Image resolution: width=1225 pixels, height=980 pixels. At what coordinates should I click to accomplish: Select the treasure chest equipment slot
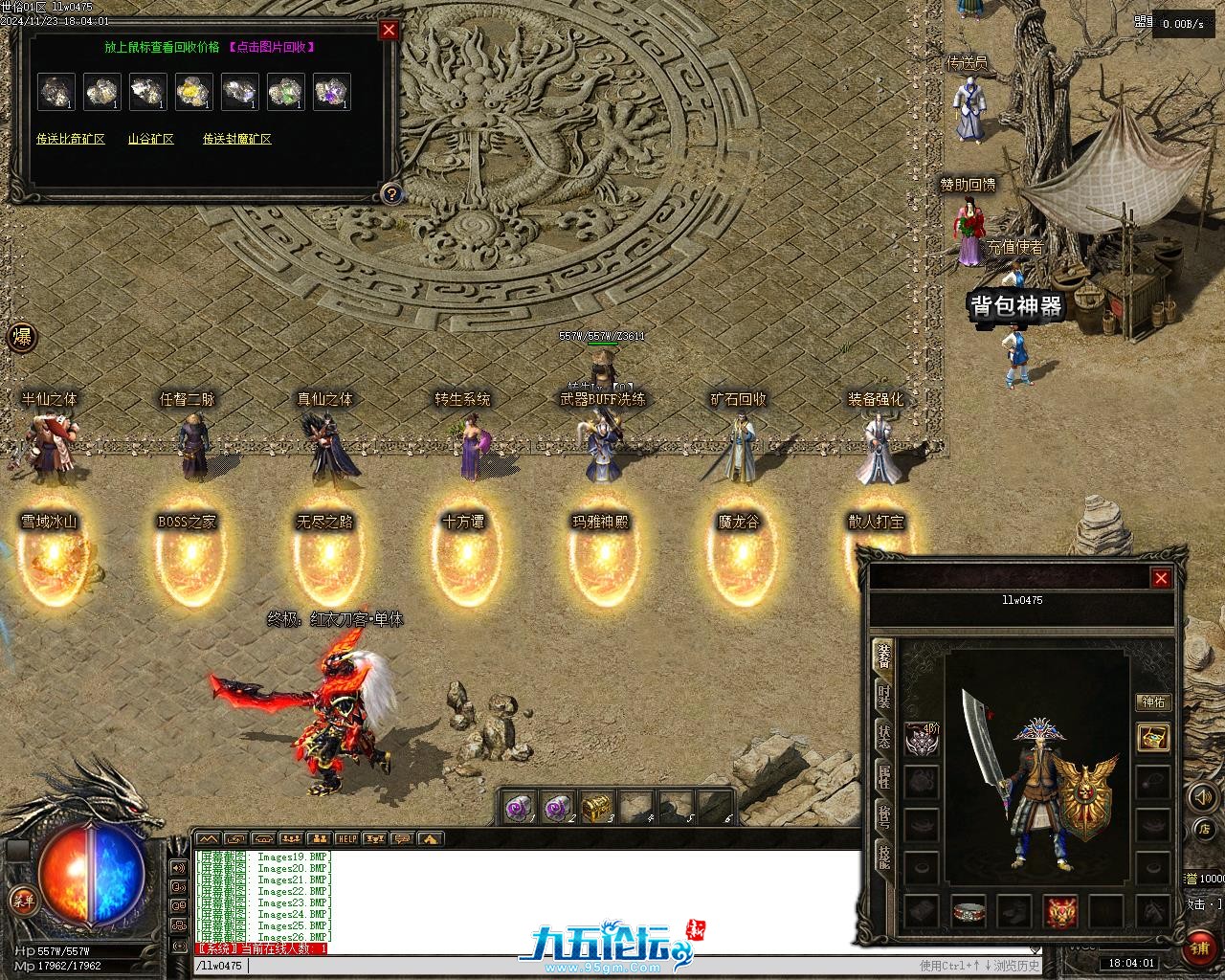point(1153,738)
